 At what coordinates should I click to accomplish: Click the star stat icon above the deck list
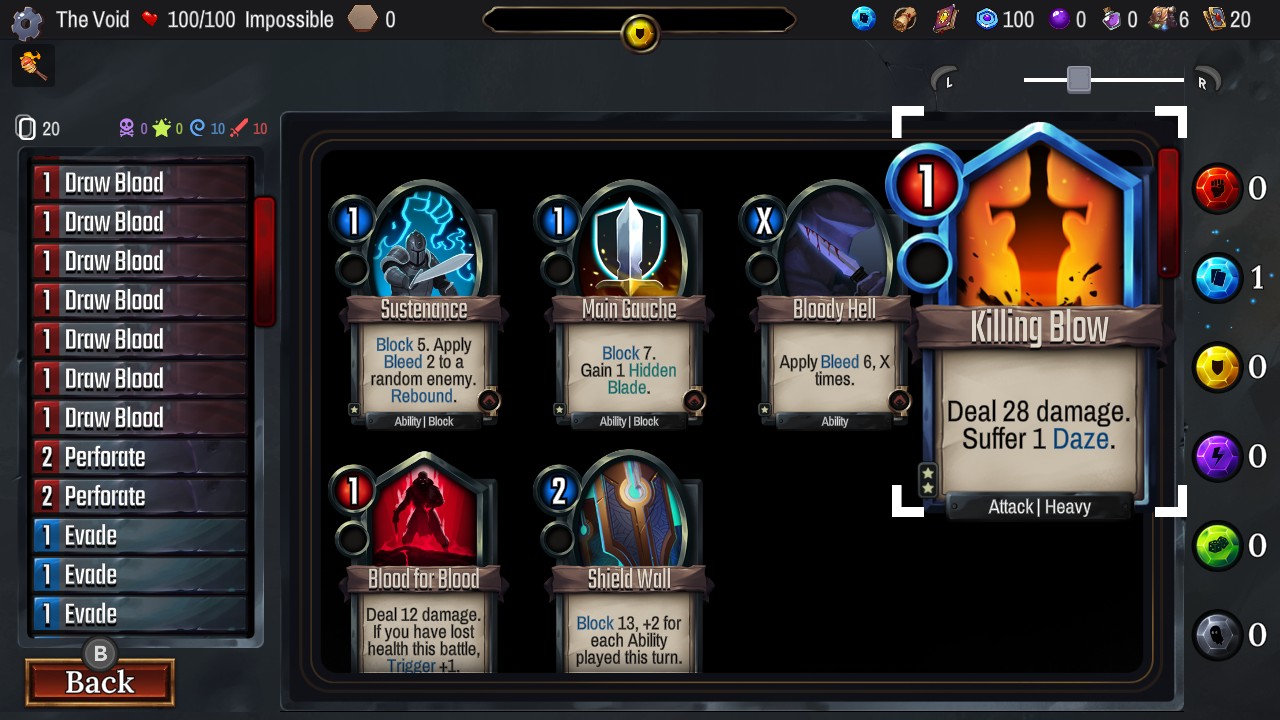[x=160, y=127]
